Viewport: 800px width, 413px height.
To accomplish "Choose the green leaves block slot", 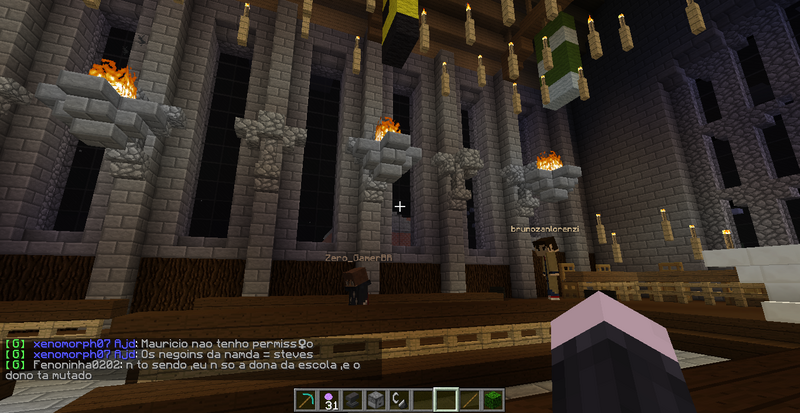I will click(492, 400).
